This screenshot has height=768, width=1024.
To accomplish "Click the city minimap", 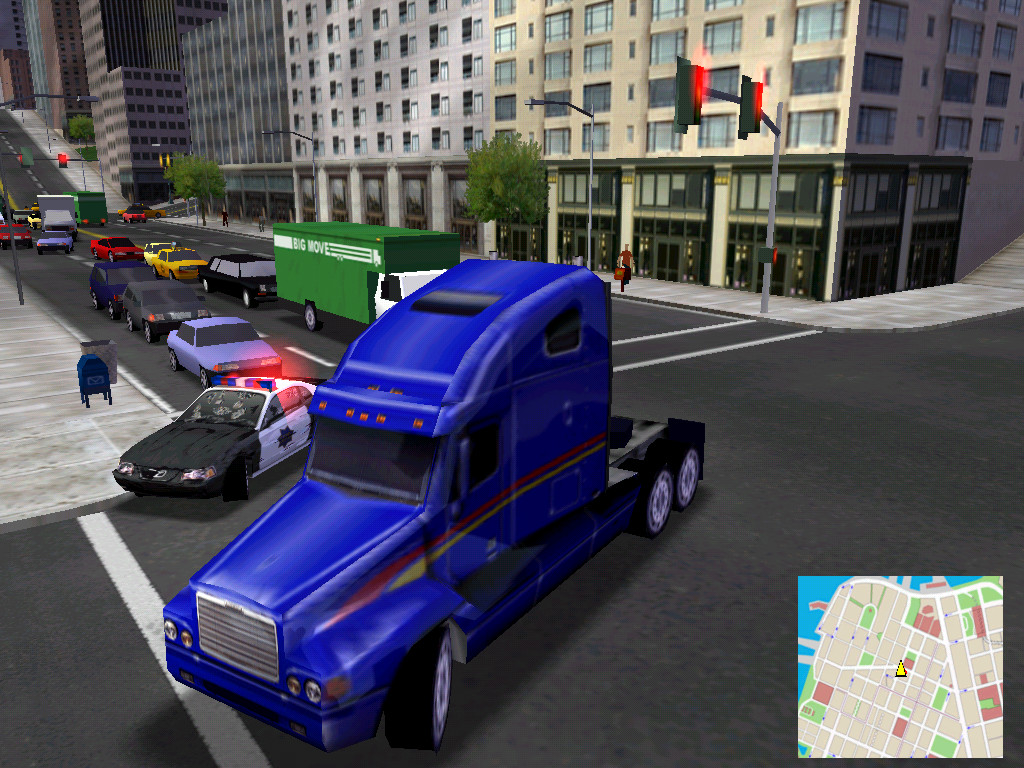I will click(x=900, y=666).
